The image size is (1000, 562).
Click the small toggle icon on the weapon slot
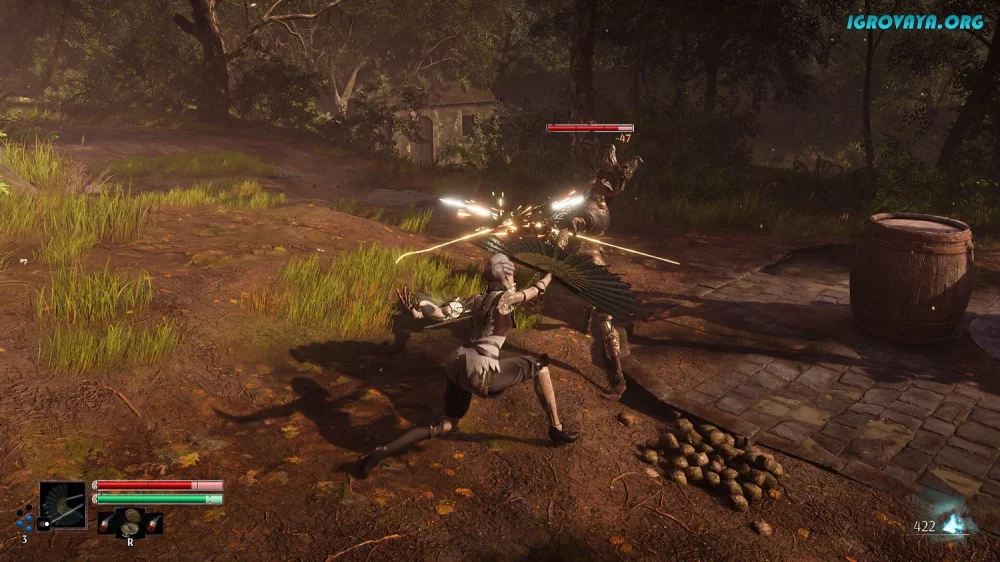coord(44,523)
